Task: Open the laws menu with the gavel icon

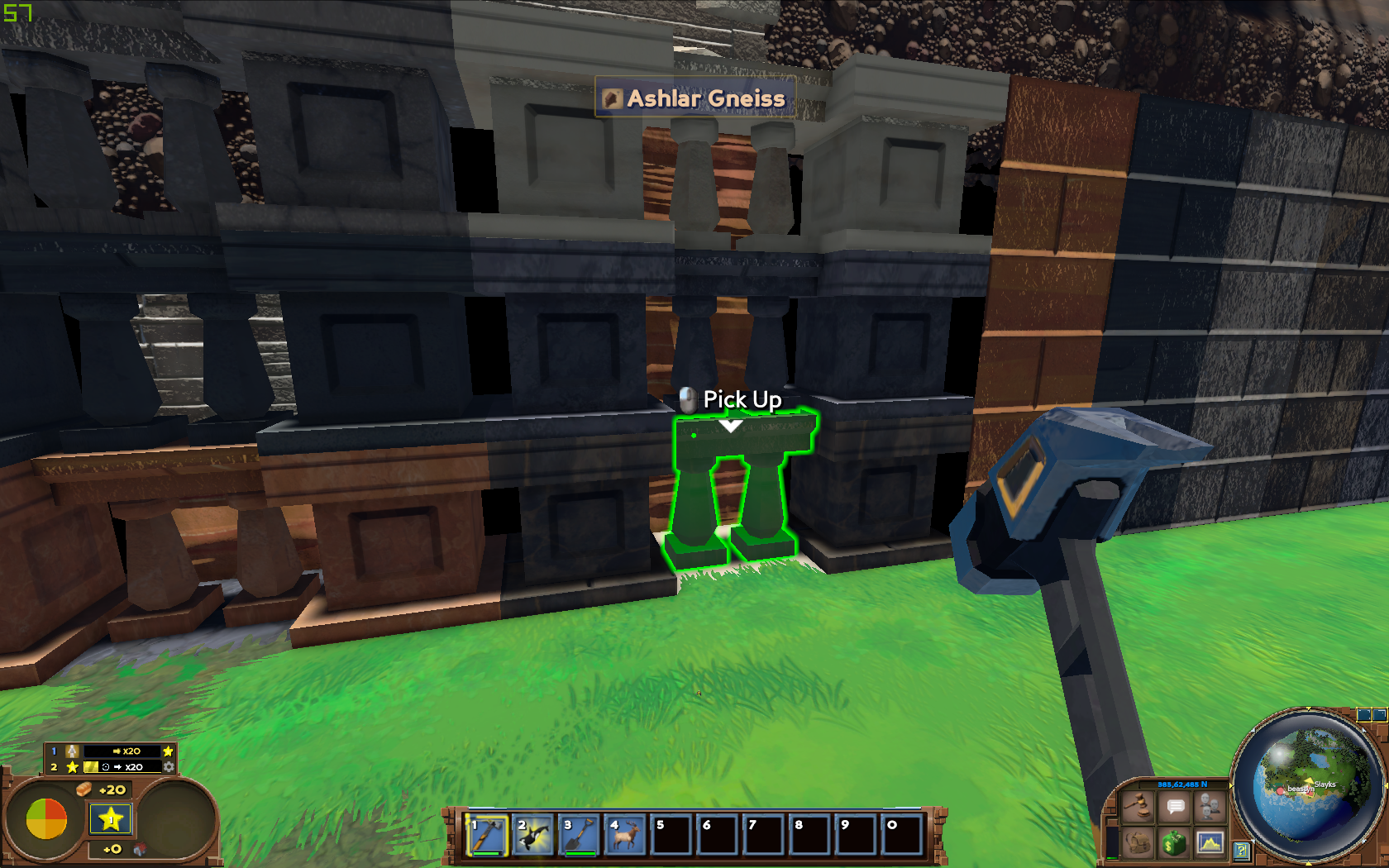Action: click(1138, 805)
